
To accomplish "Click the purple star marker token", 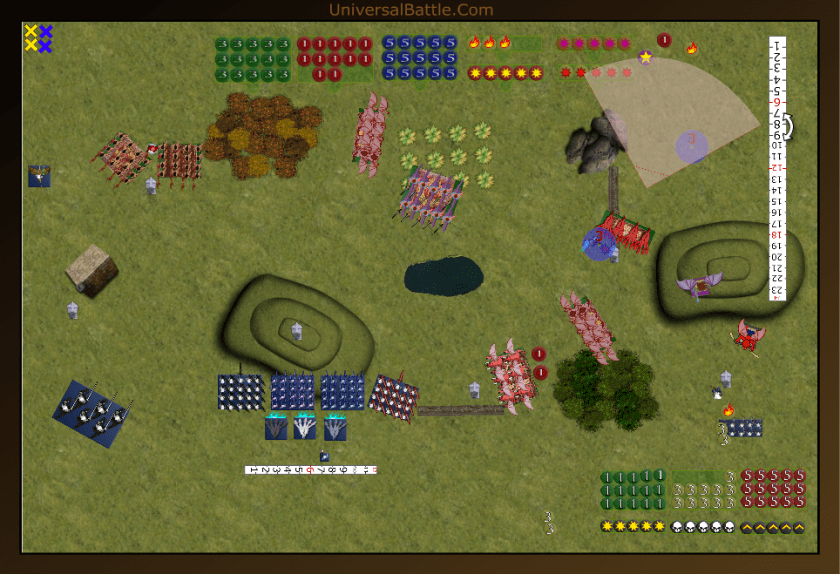I will (646, 57).
